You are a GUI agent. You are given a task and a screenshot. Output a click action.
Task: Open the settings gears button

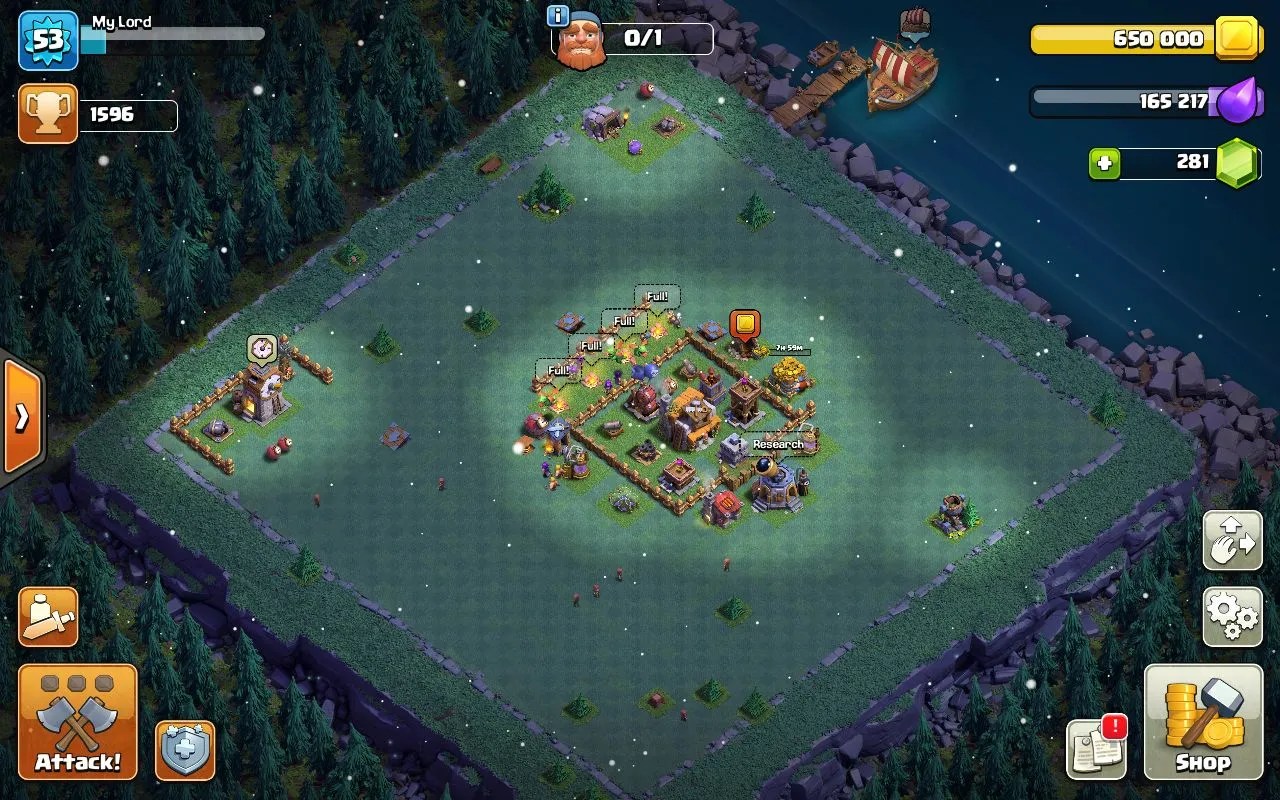tap(1232, 616)
